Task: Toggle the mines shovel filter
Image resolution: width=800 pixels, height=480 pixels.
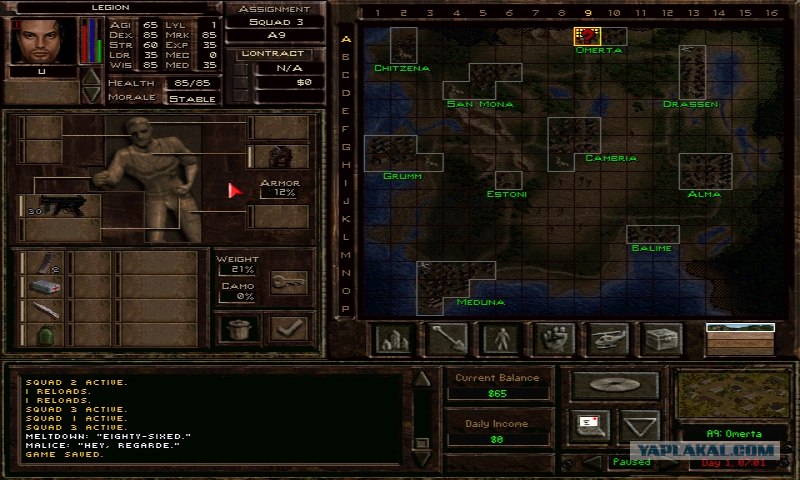Action: click(446, 339)
